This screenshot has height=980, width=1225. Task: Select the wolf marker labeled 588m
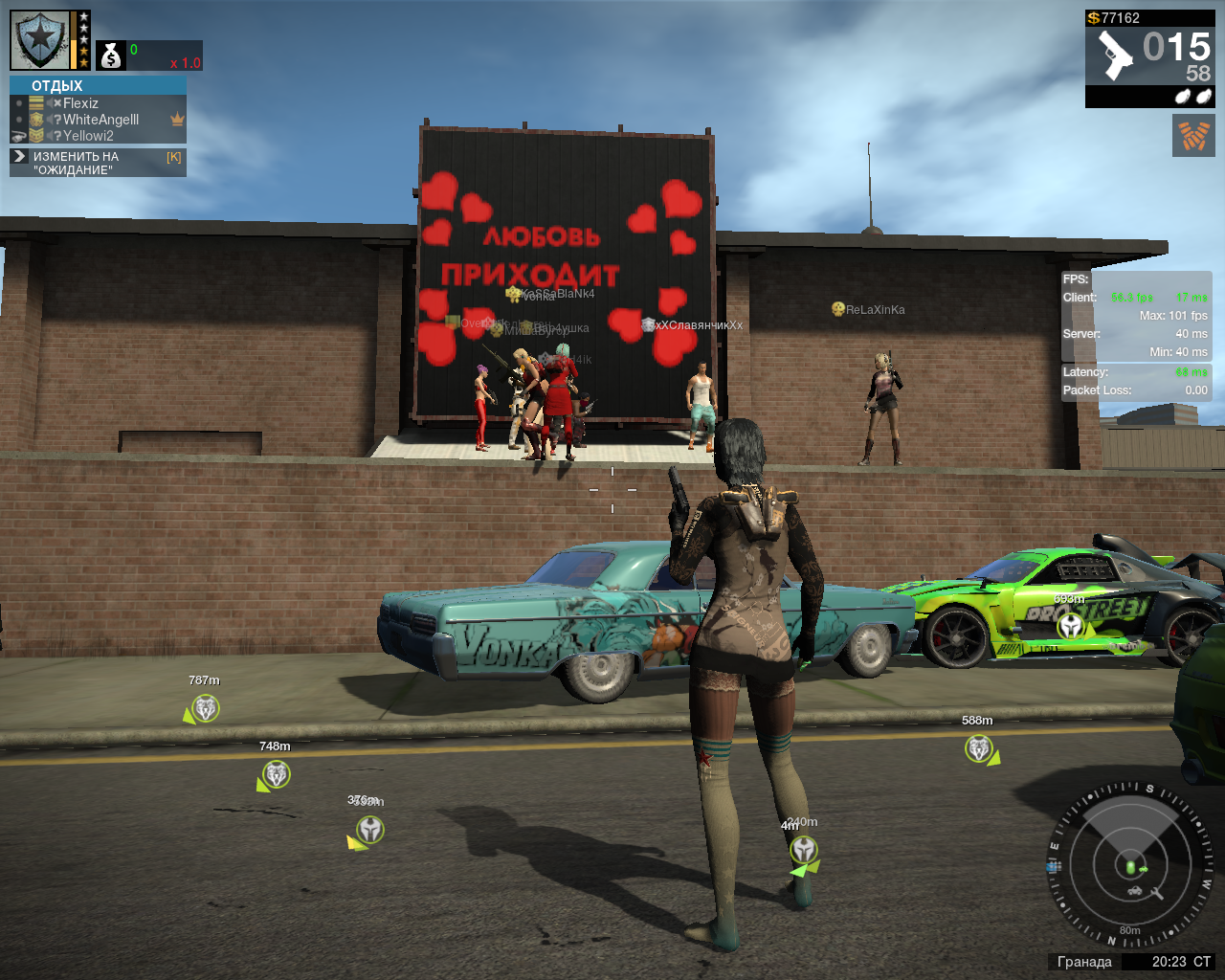[x=978, y=747]
